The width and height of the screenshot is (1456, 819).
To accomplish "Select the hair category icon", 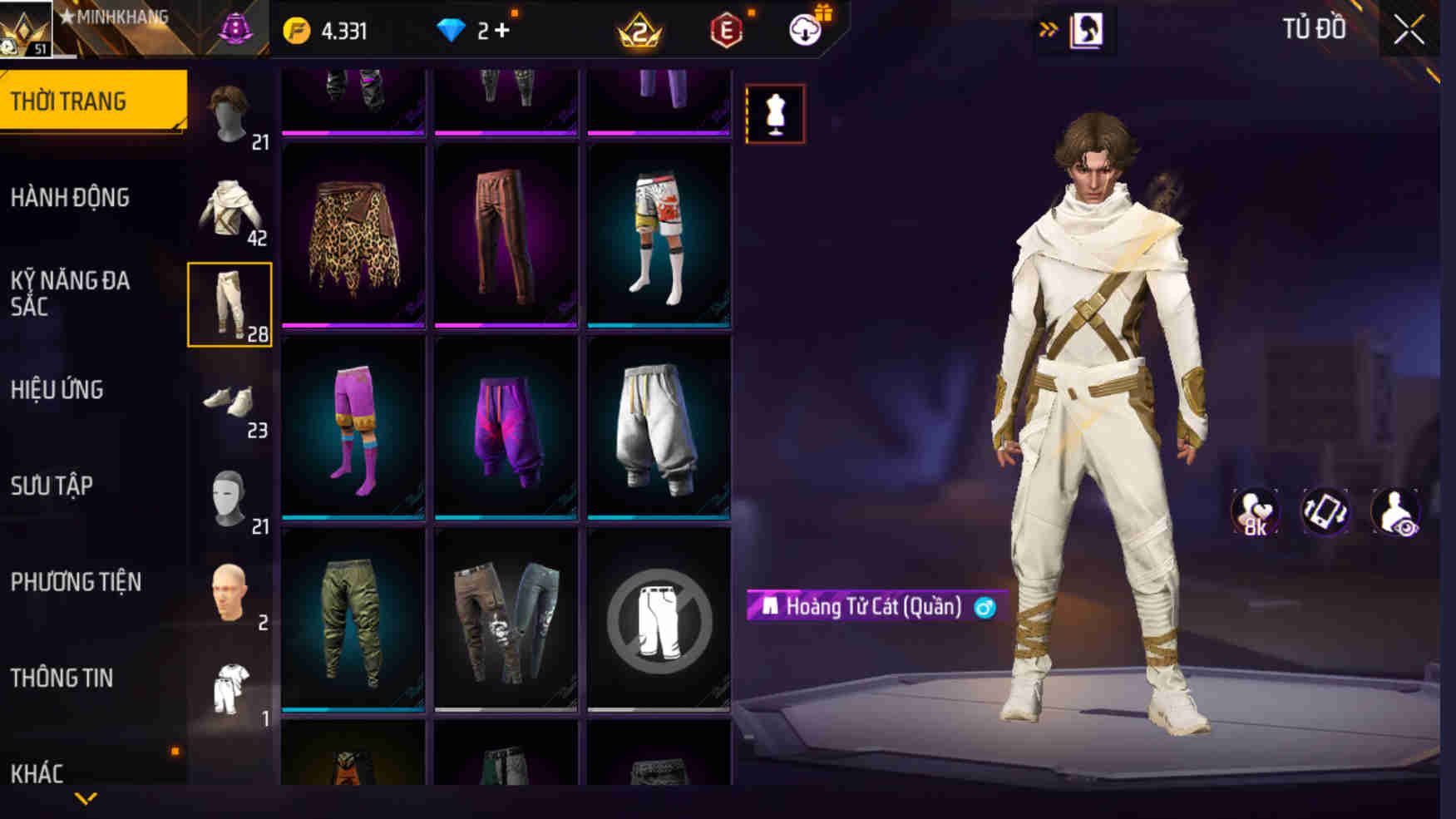I will pos(230,115).
